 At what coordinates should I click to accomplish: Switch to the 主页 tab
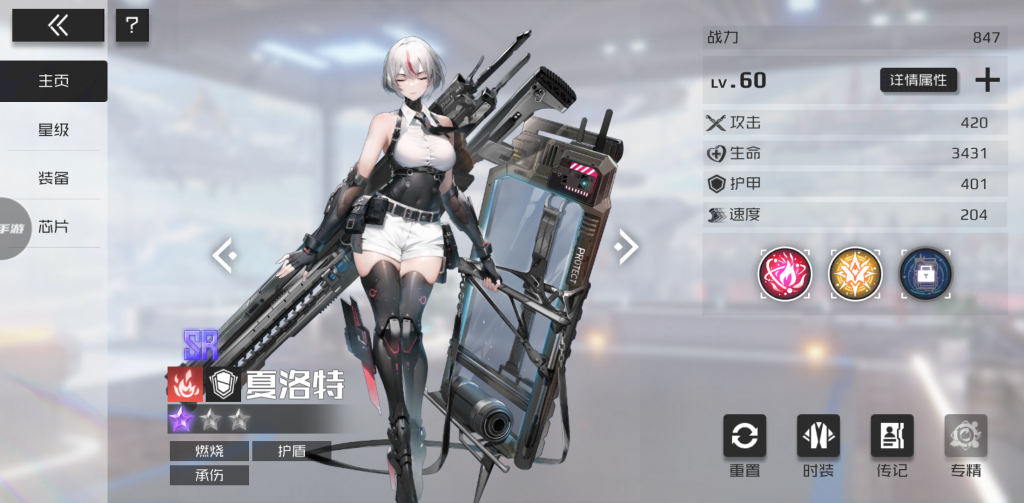point(54,81)
